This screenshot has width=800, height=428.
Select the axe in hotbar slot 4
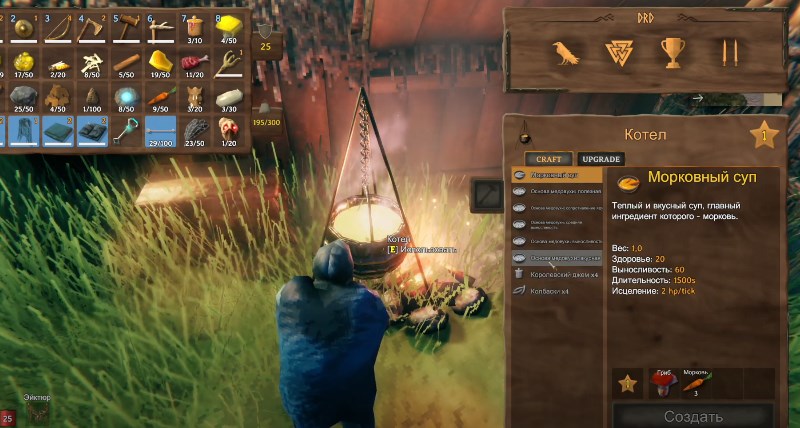pos(90,30)
